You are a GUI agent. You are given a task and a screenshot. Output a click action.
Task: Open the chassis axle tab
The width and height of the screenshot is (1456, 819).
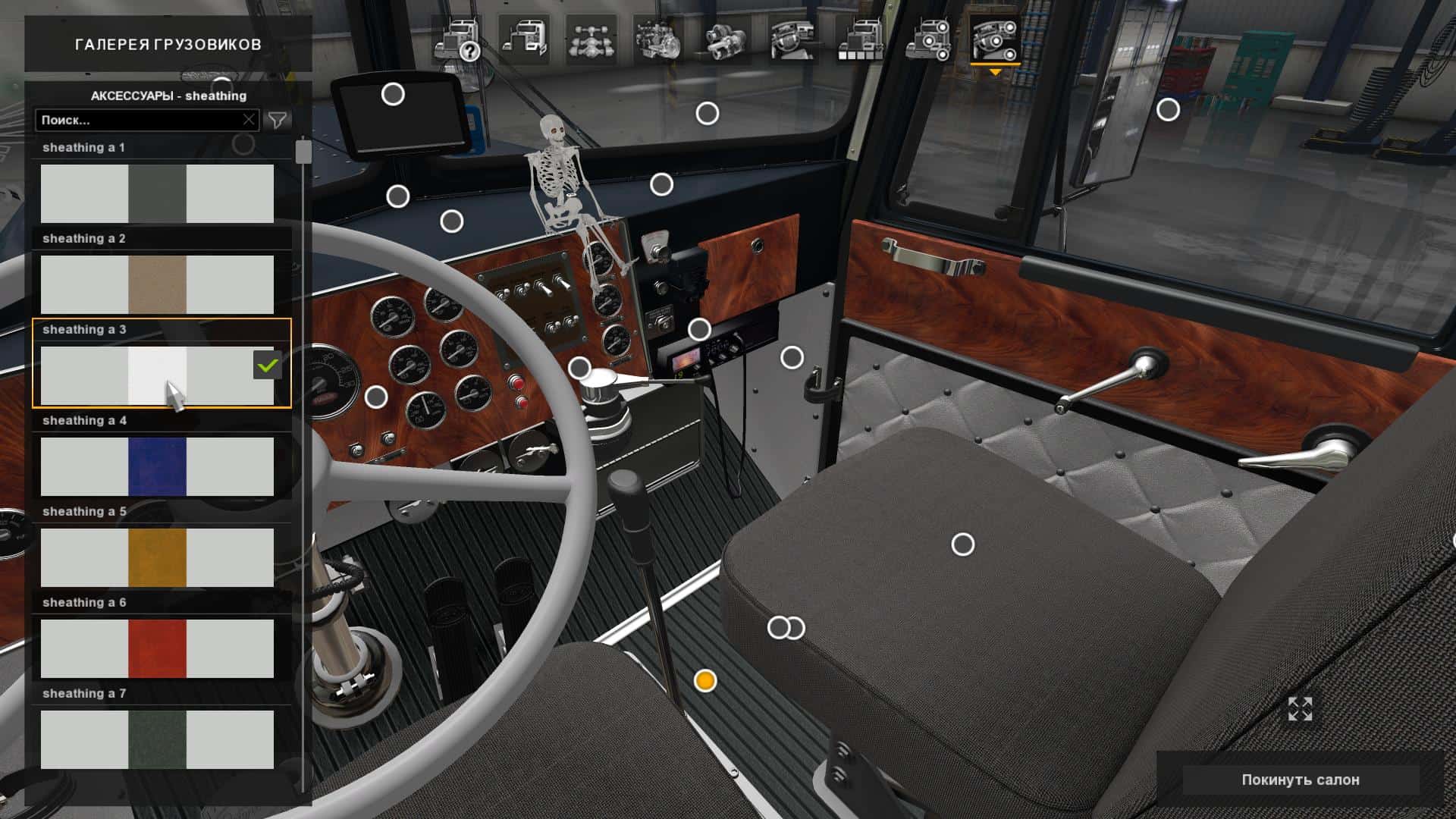(x=591, y=39)
